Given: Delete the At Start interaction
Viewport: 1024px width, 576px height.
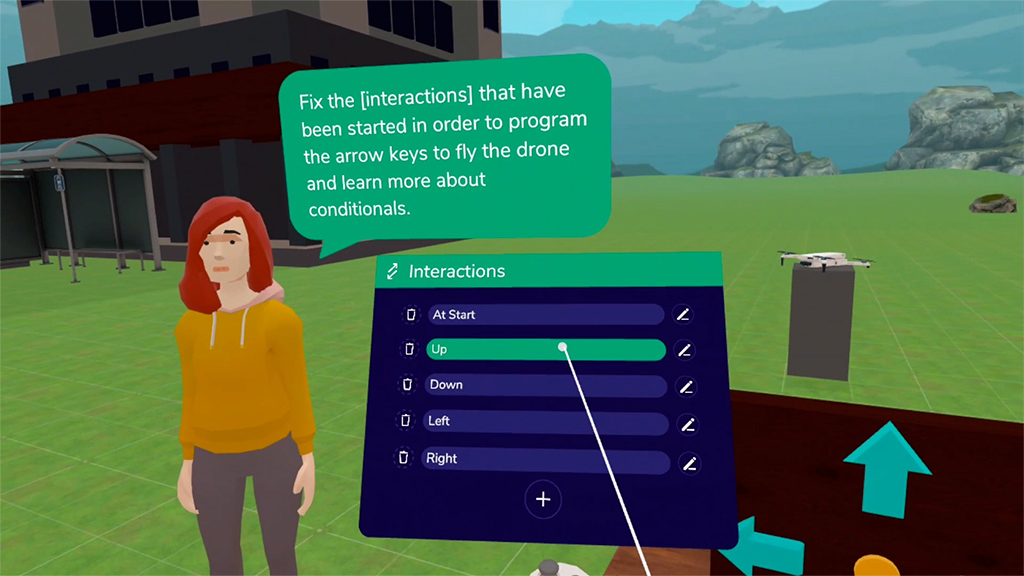Looking at the screenshot, I should (411, 315).
